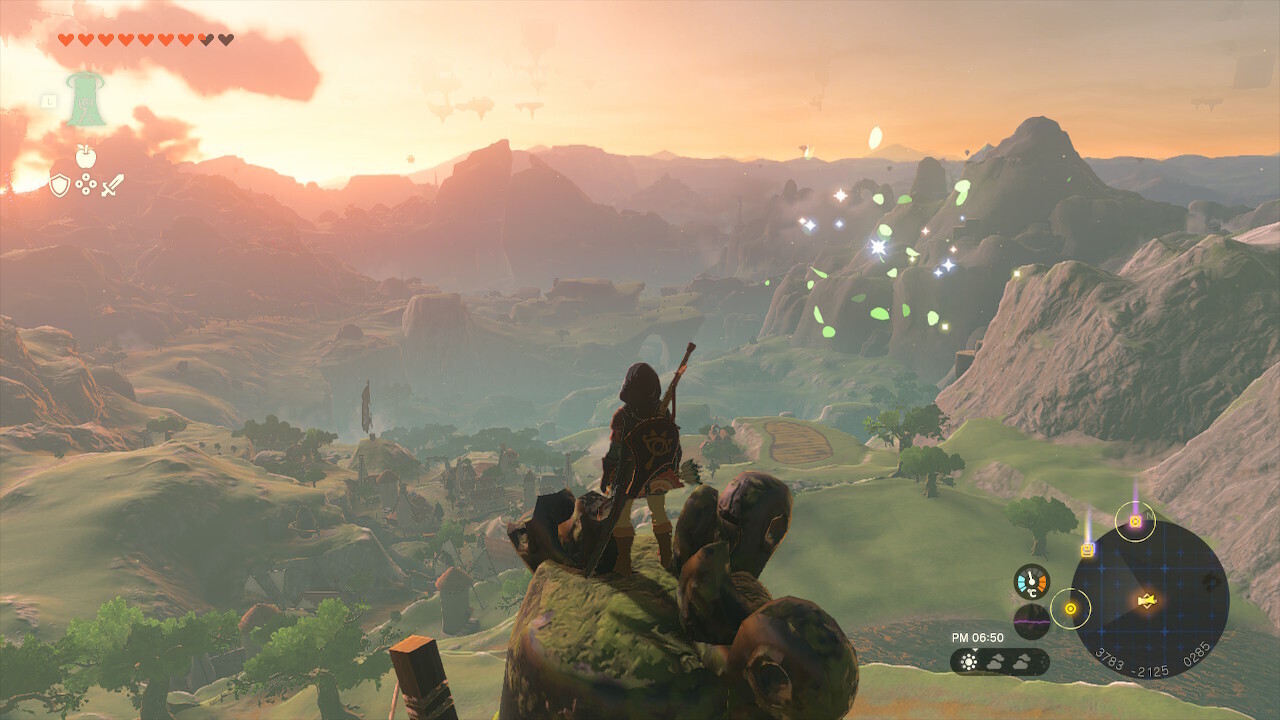Select the sunny weather forecast icon
Viewport: 1280px width, 720px height.
pyautogui.click(x=968, y=662)
